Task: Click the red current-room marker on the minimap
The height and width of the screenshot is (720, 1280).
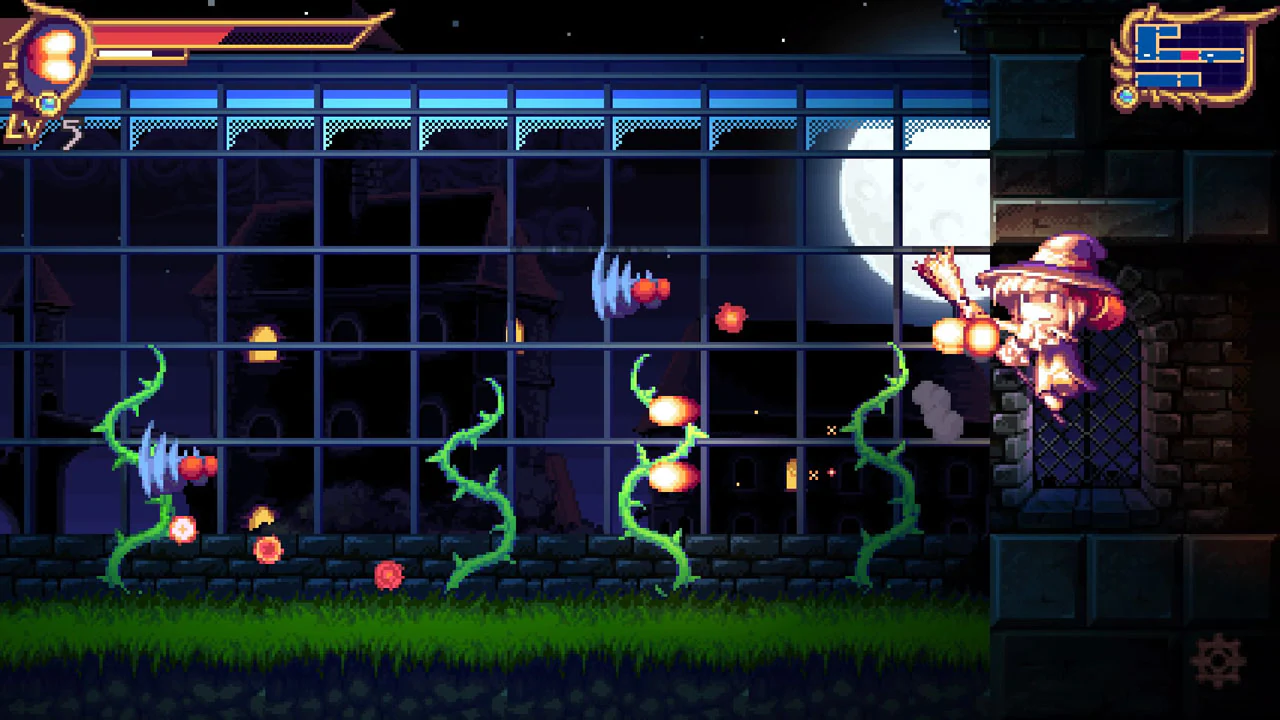Action: click(1189, 55)
